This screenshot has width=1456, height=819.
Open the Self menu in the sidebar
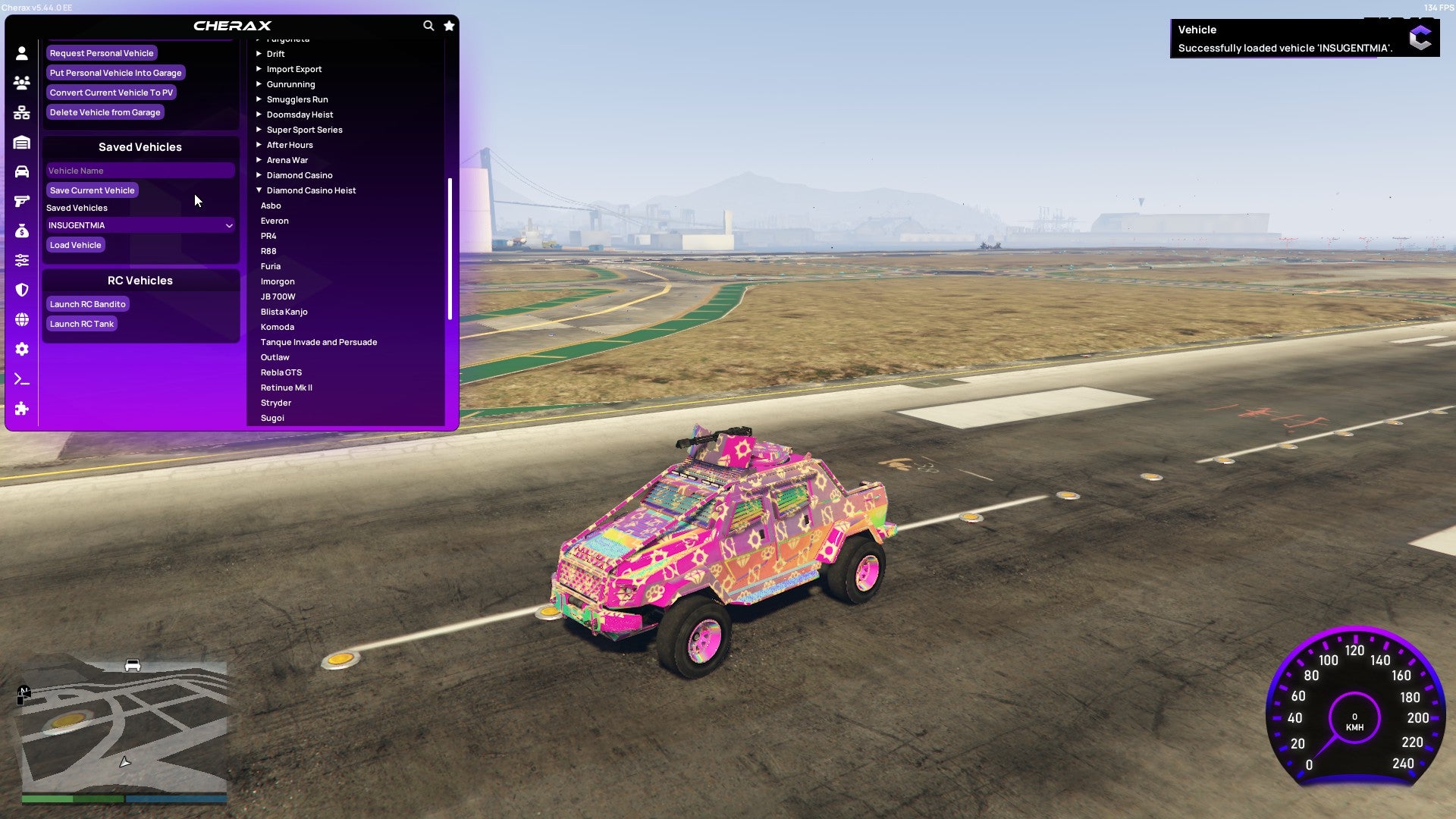pos(22,53)
